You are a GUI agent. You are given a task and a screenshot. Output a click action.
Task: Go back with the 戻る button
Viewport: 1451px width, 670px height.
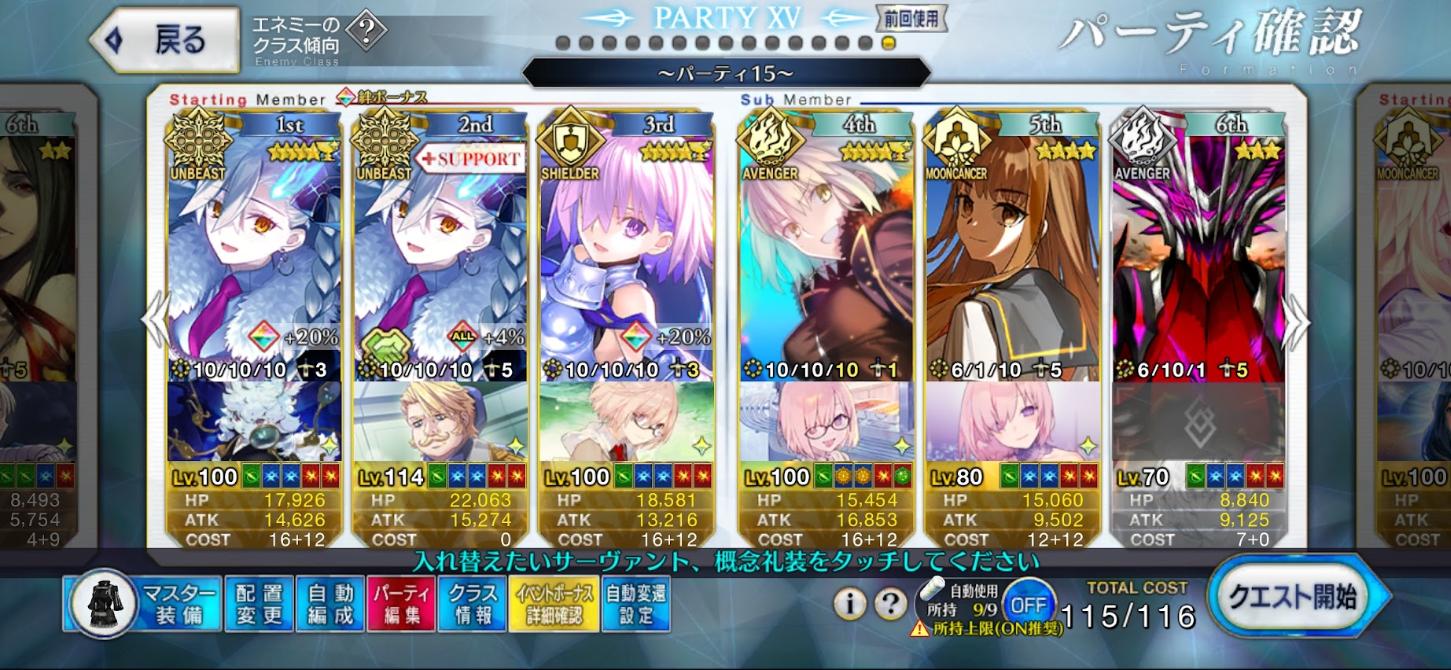pos(165,39)
